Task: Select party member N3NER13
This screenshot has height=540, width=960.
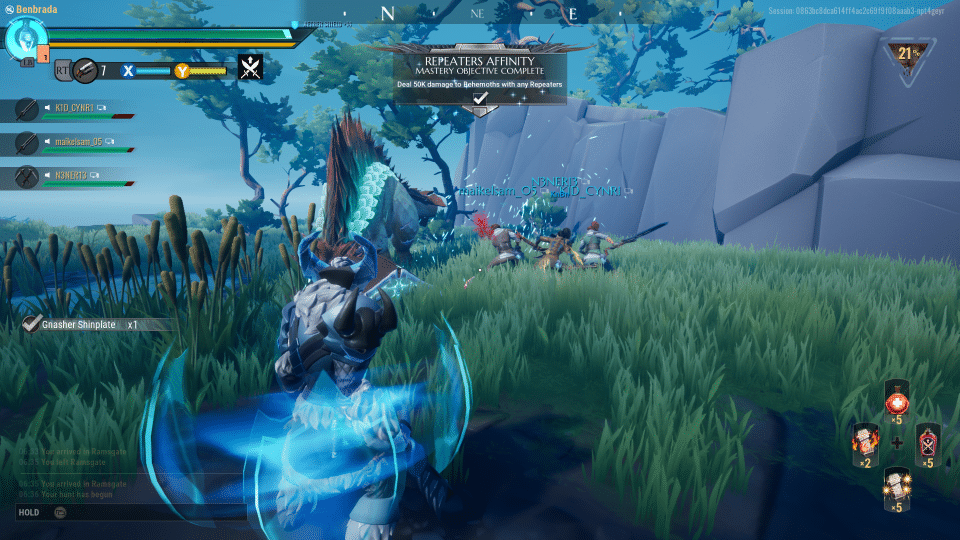Action: click(x=75, y=177)
